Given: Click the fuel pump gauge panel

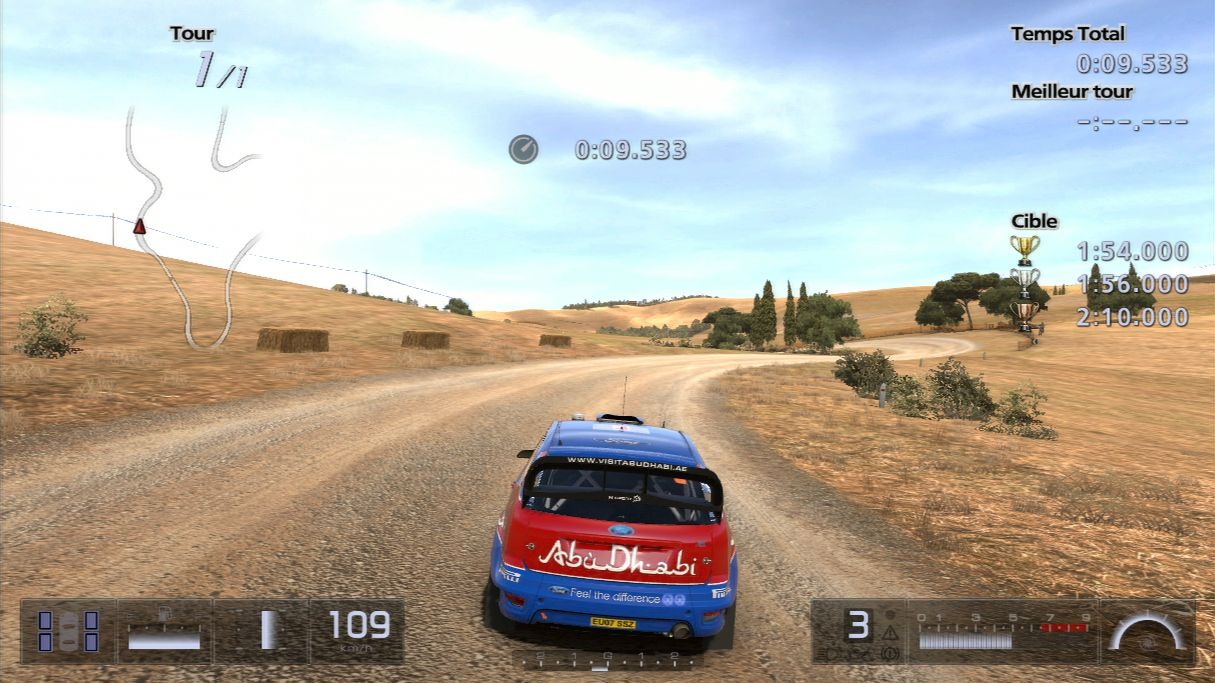Looking at the screenshot, I should 164,631.
